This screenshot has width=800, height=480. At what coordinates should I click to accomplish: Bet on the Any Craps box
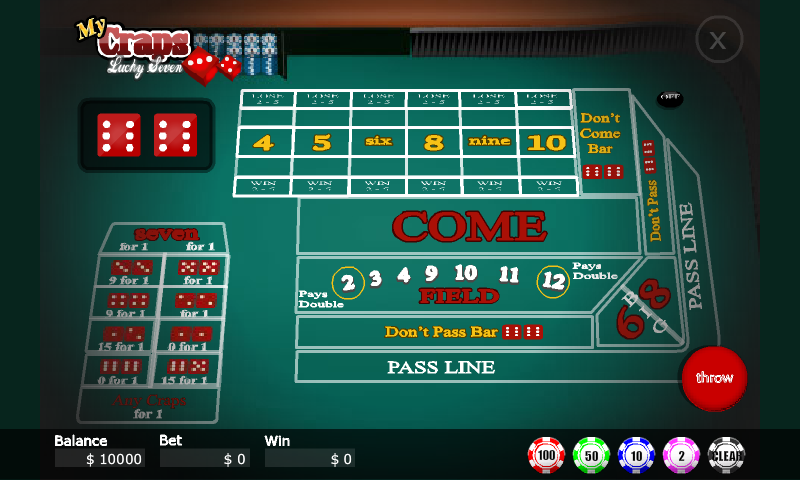(148, 405)
